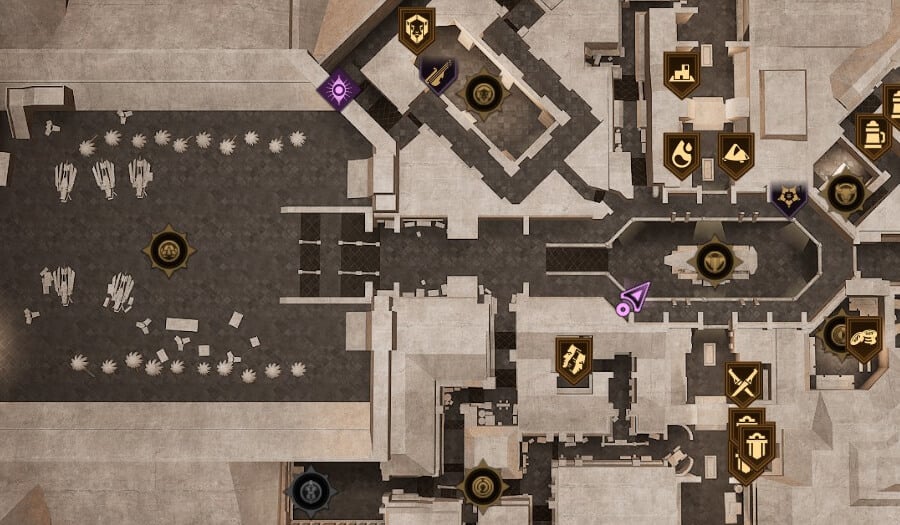The width and height of the screenshot is (900, 525).
Task: Select the large plaza fast-travel medallion
Action: click(167, 250)
